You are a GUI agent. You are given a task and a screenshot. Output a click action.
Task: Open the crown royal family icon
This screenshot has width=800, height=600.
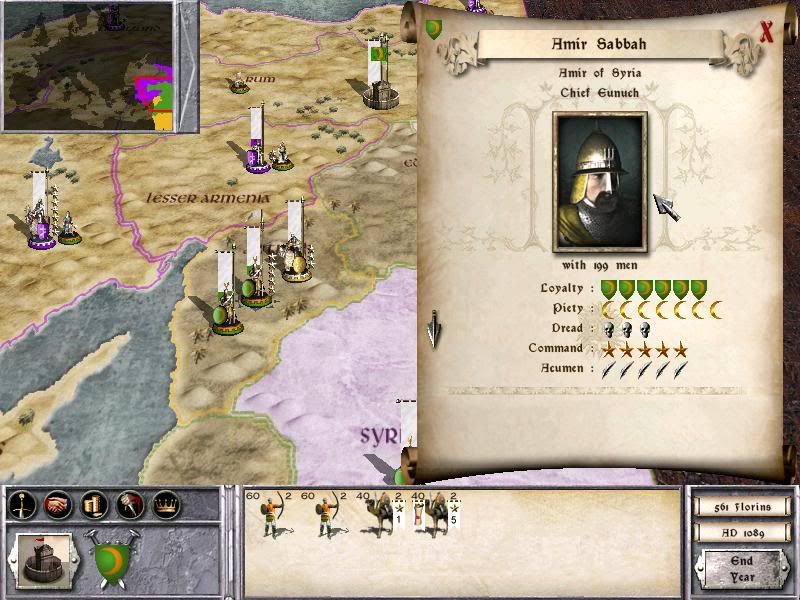click(x=165, y=506)
